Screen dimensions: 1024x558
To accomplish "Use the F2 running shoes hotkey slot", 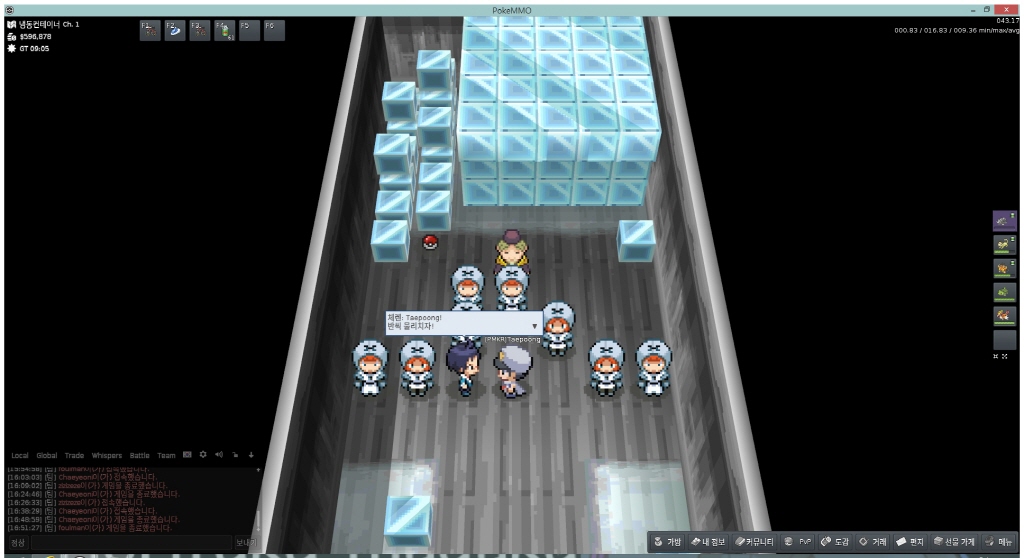I will 175,30.
